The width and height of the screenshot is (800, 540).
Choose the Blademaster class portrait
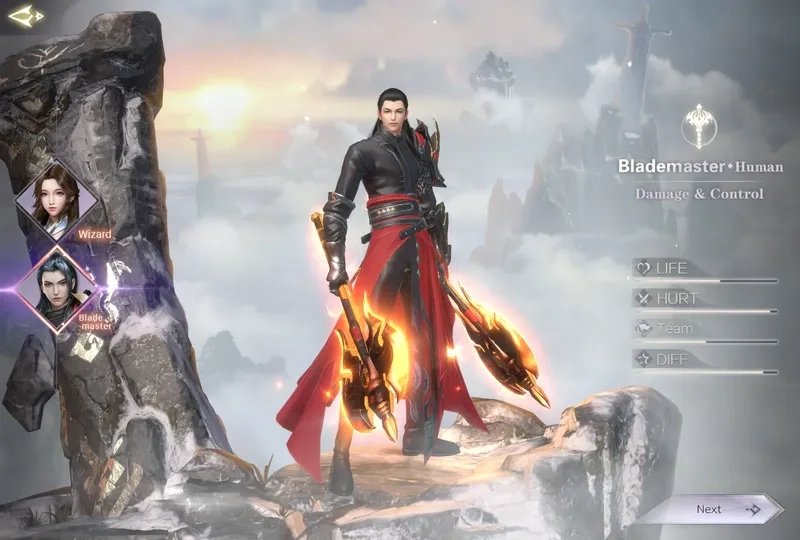(x=56, y=286)
